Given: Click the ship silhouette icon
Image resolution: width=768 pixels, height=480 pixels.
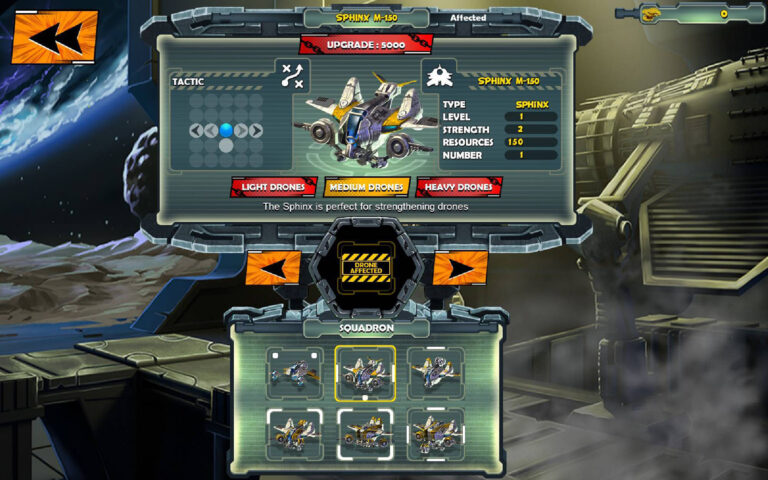Looking at the screenshot, I should coord(440,76).
